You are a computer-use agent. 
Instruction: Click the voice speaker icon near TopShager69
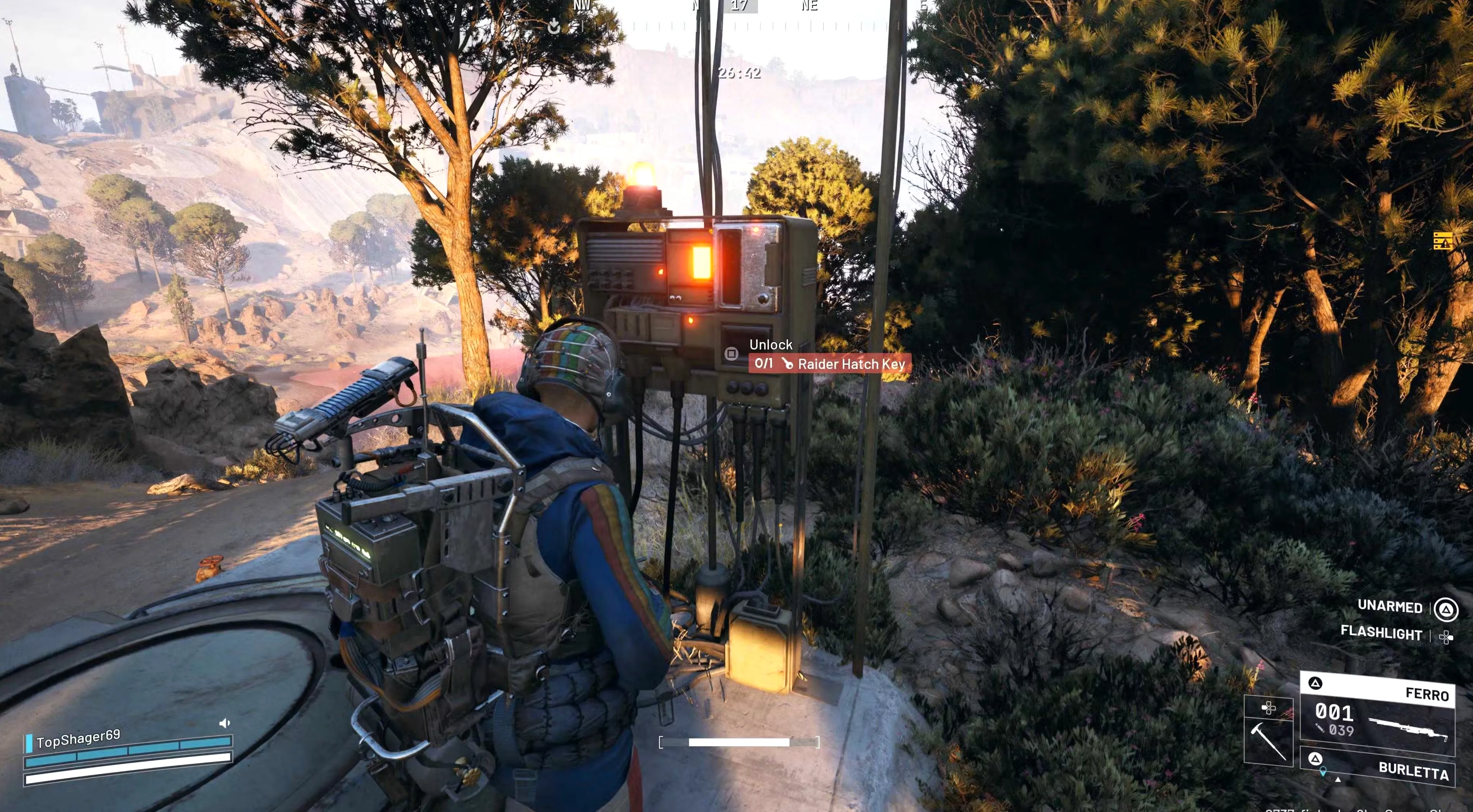[224, 723]
